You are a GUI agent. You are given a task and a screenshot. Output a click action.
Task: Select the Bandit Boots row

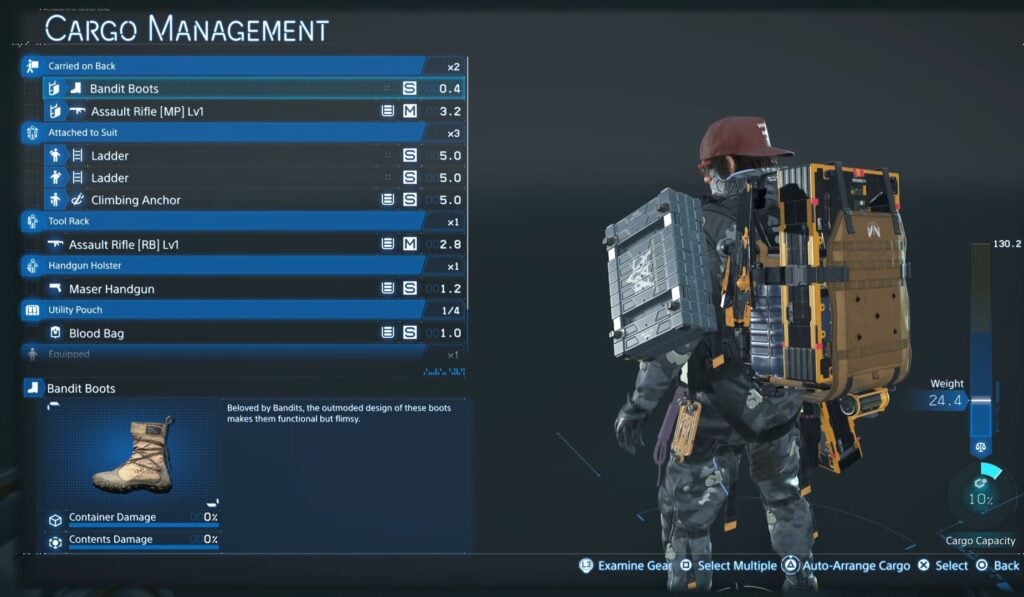[250, 88]
